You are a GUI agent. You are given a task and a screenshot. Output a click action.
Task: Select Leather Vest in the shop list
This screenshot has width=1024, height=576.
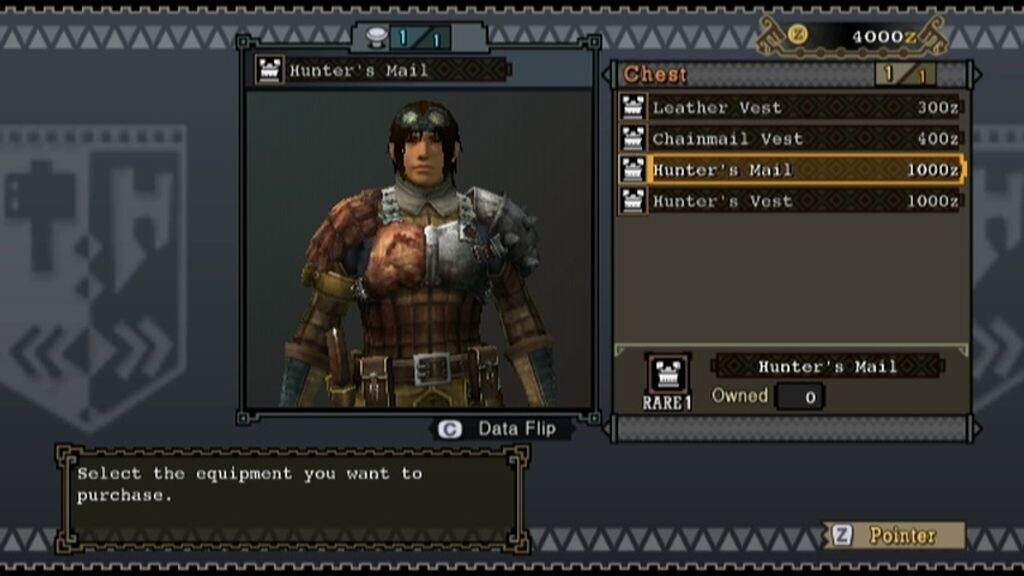(790, 108)
